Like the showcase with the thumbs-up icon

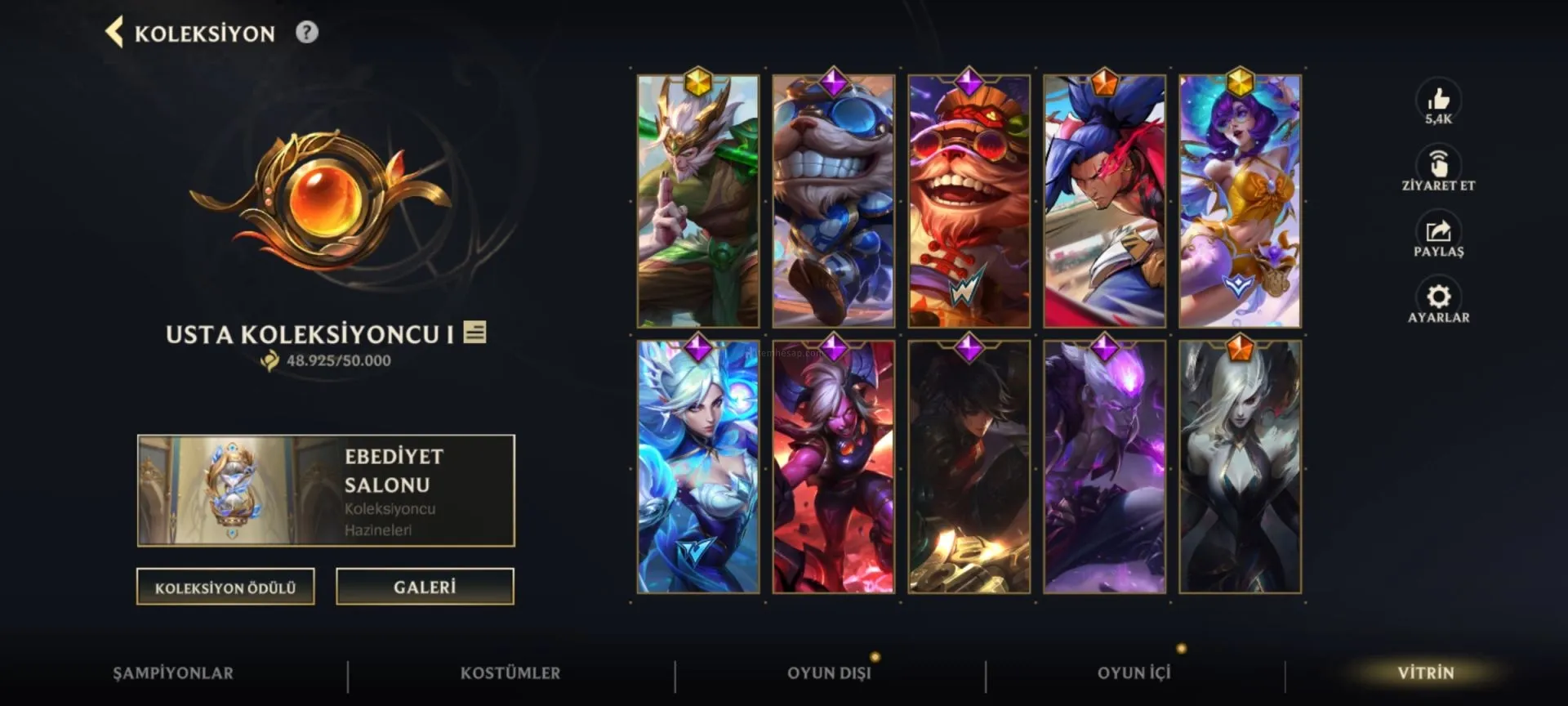pyautogui.click(x=1438, y=101)
